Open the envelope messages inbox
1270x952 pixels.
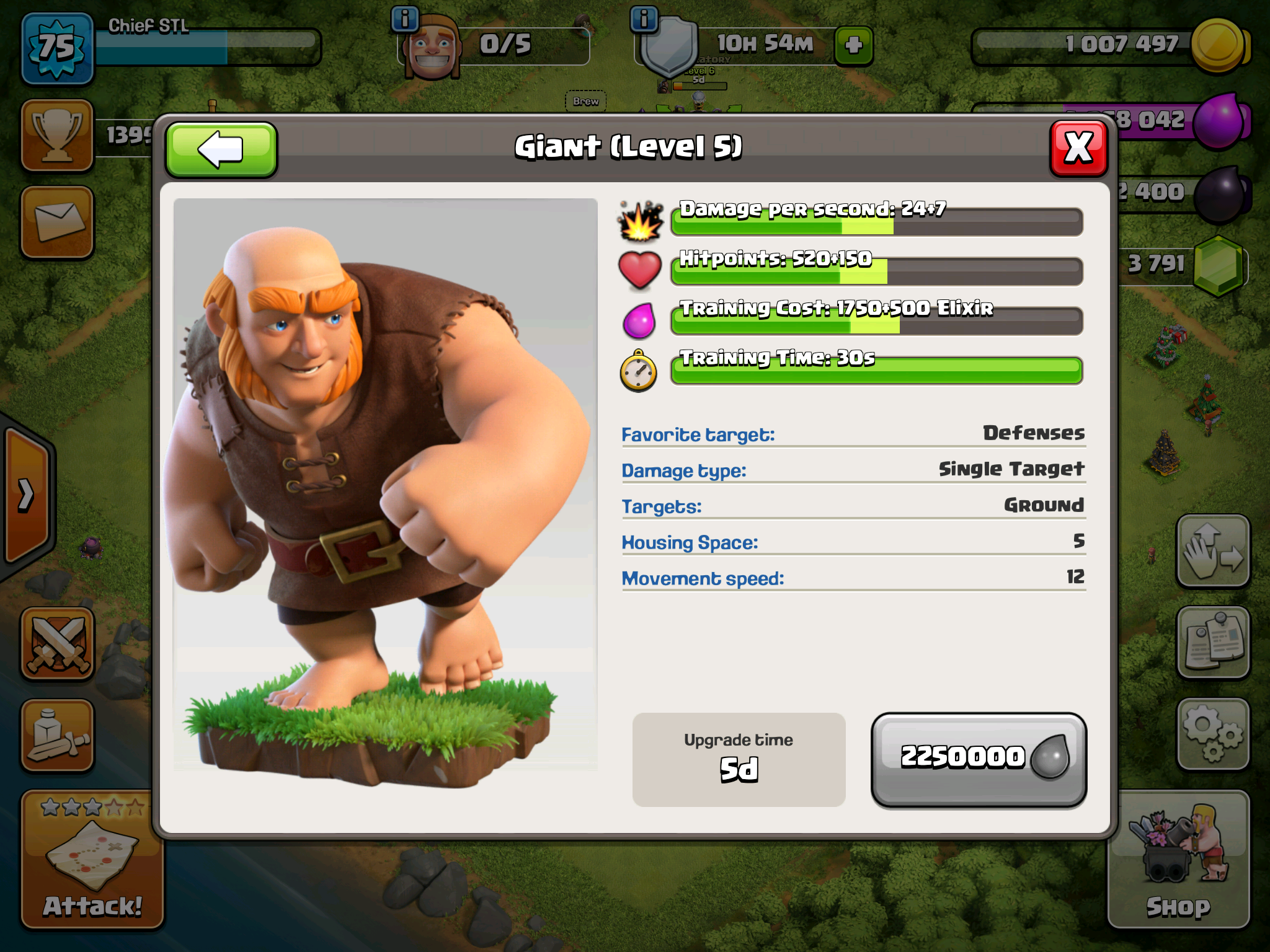tap(57, 222)
